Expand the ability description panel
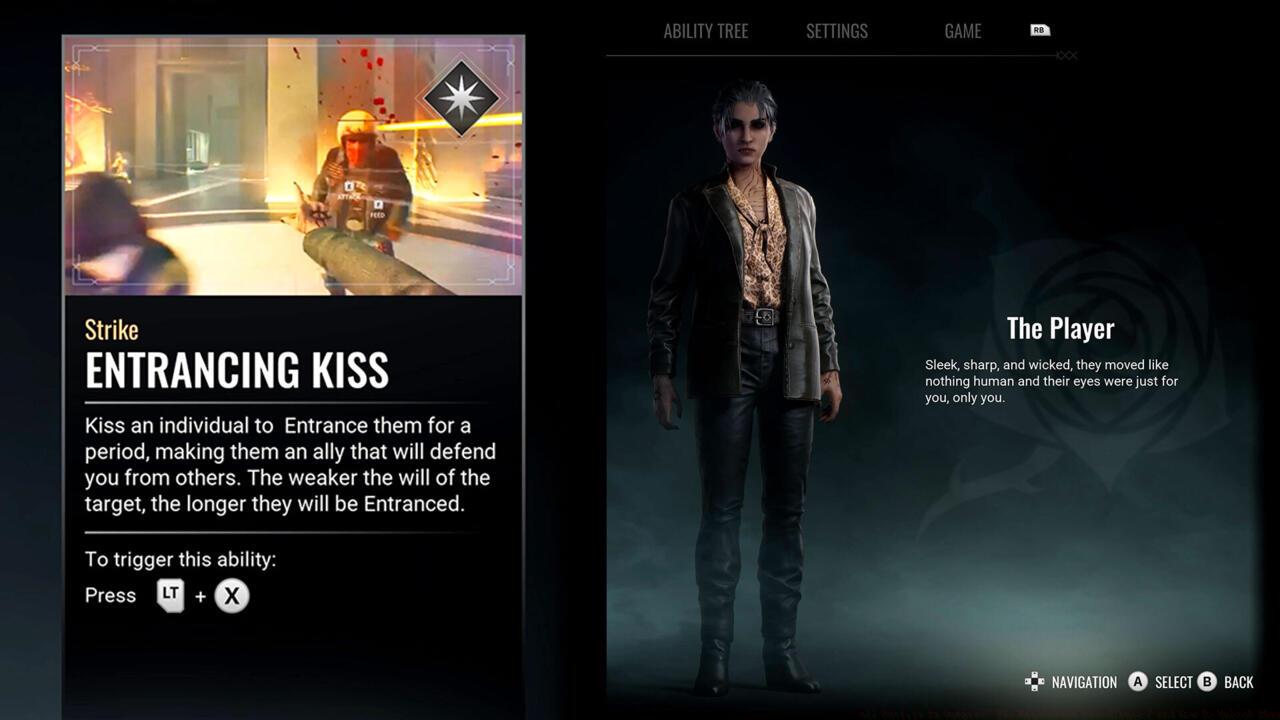Viewport: 1280px width, 720px height. point(292,463)
